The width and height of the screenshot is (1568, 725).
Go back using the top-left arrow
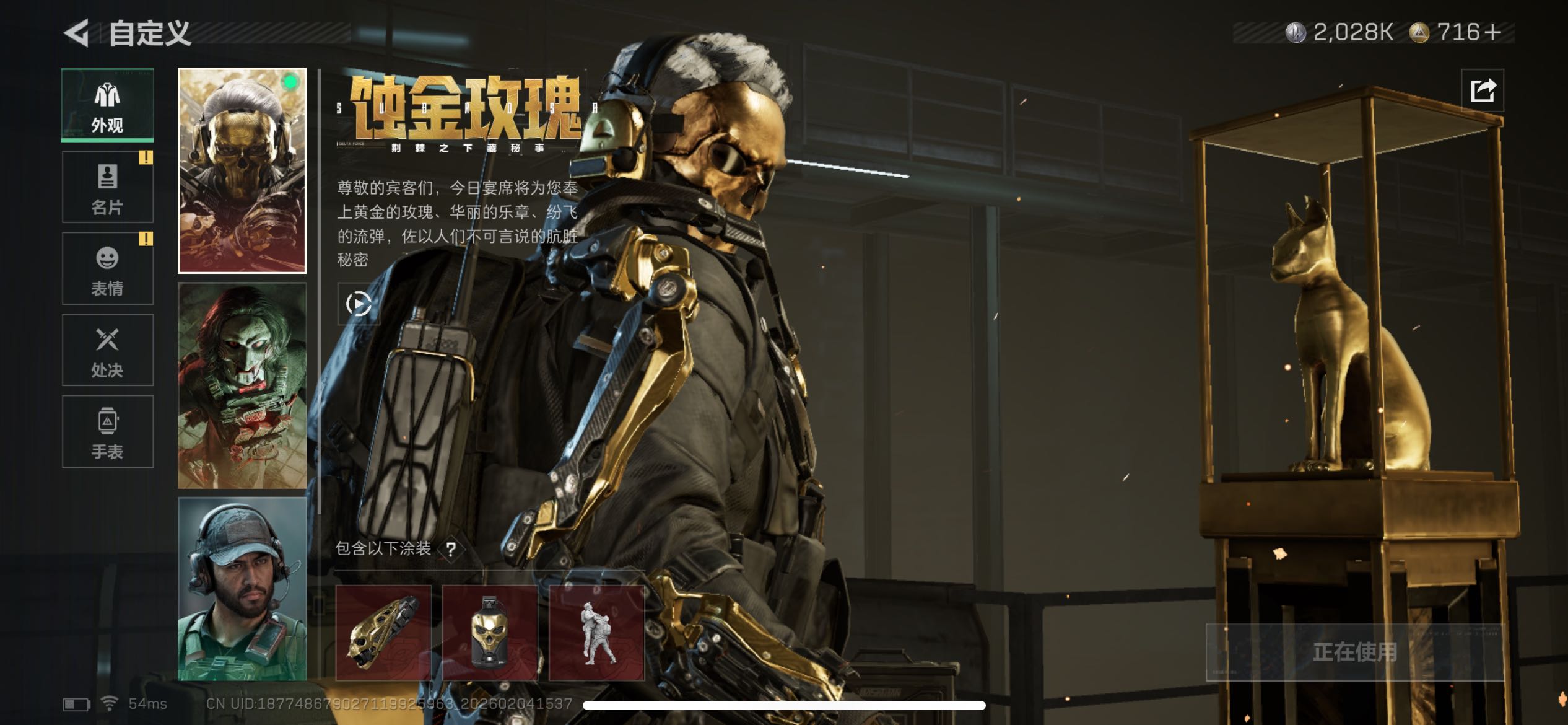tap(77, 33)
